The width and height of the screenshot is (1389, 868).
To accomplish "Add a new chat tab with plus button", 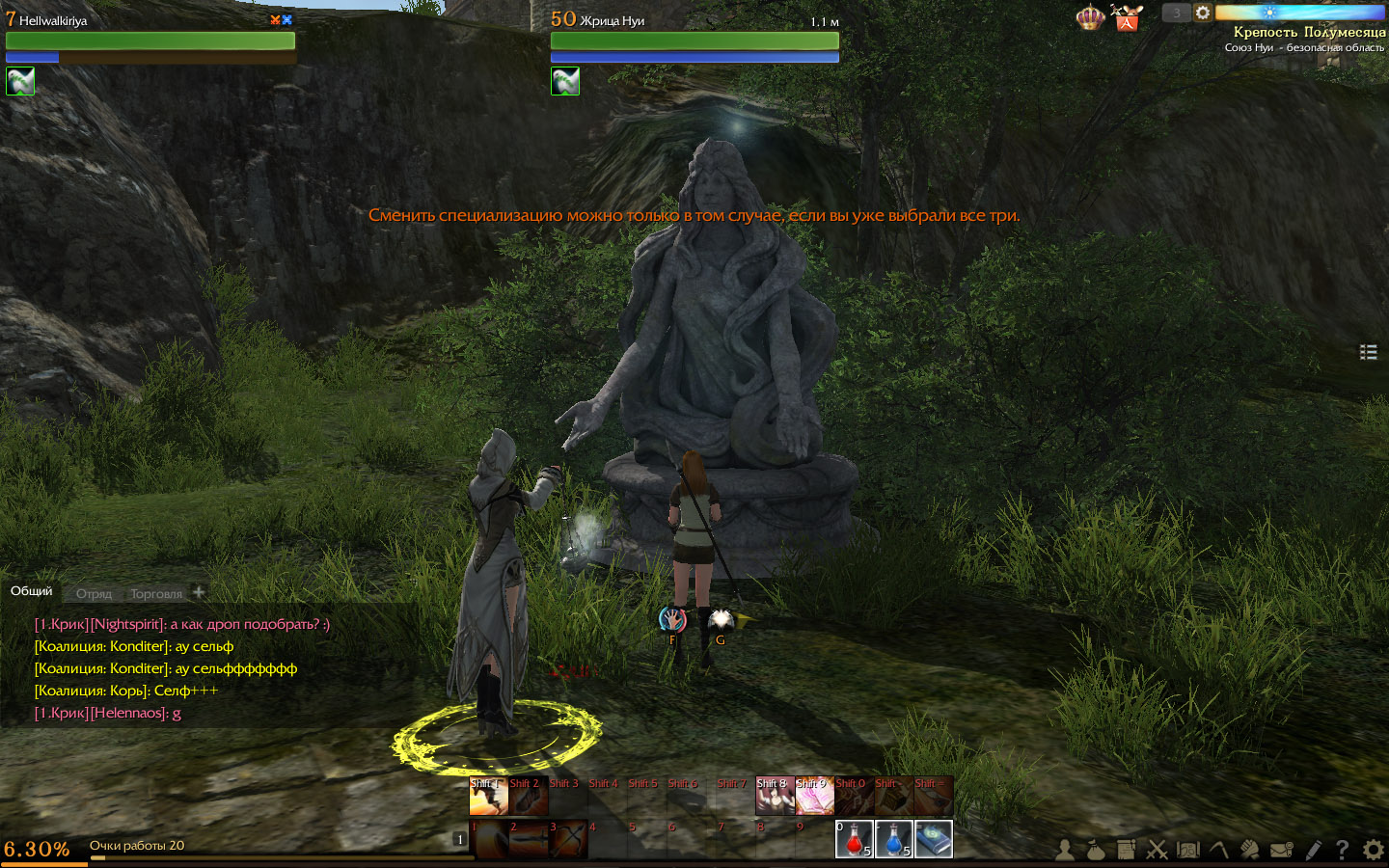I will 199,592.
